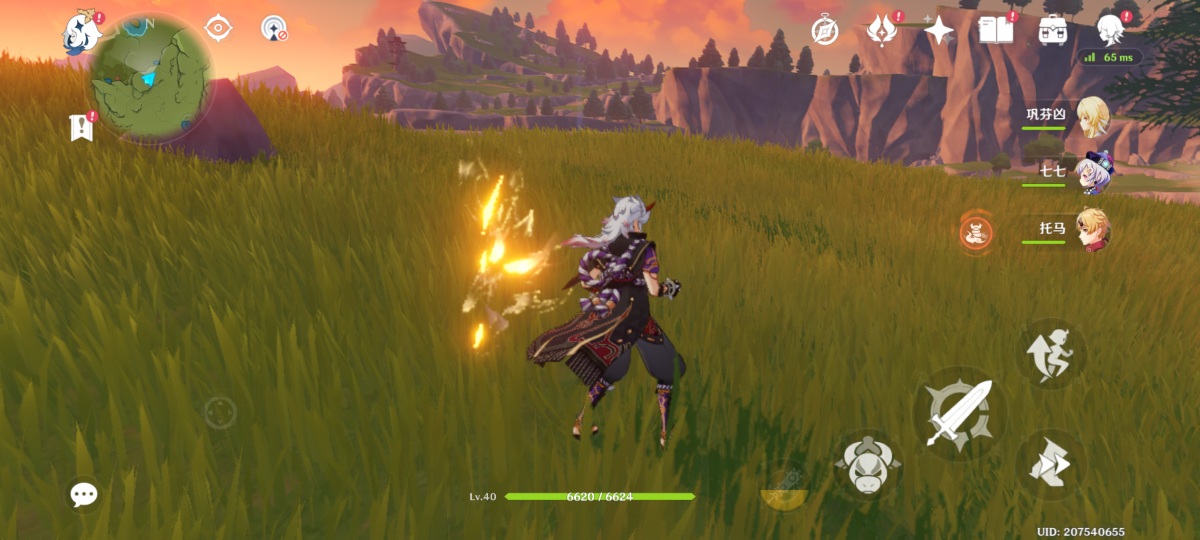The width and height of the screenshot is (1200, 540).
Task: Open the winged emblem icon
Action: point(882,30)
